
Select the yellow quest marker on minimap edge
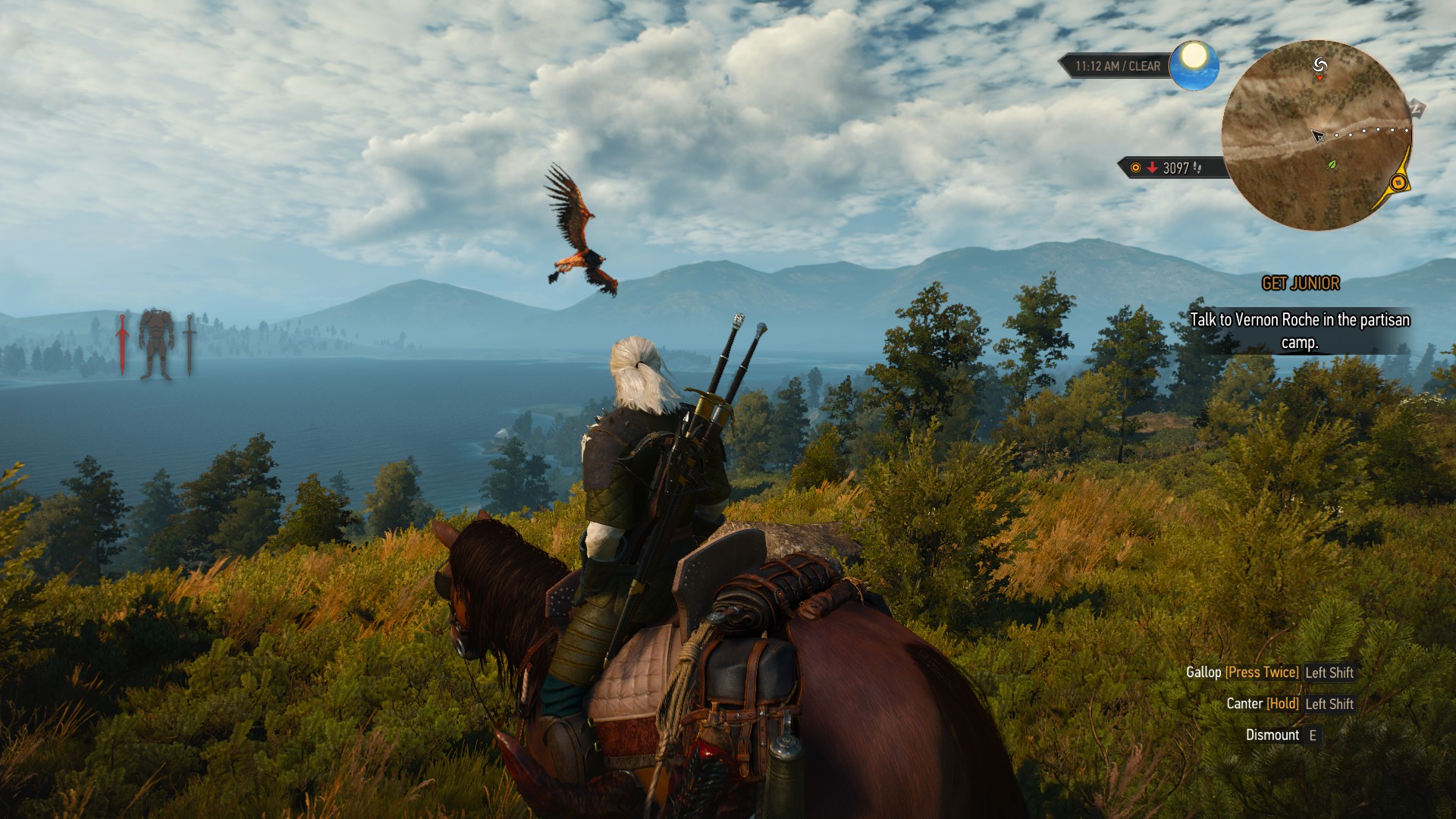[1398, 182]
